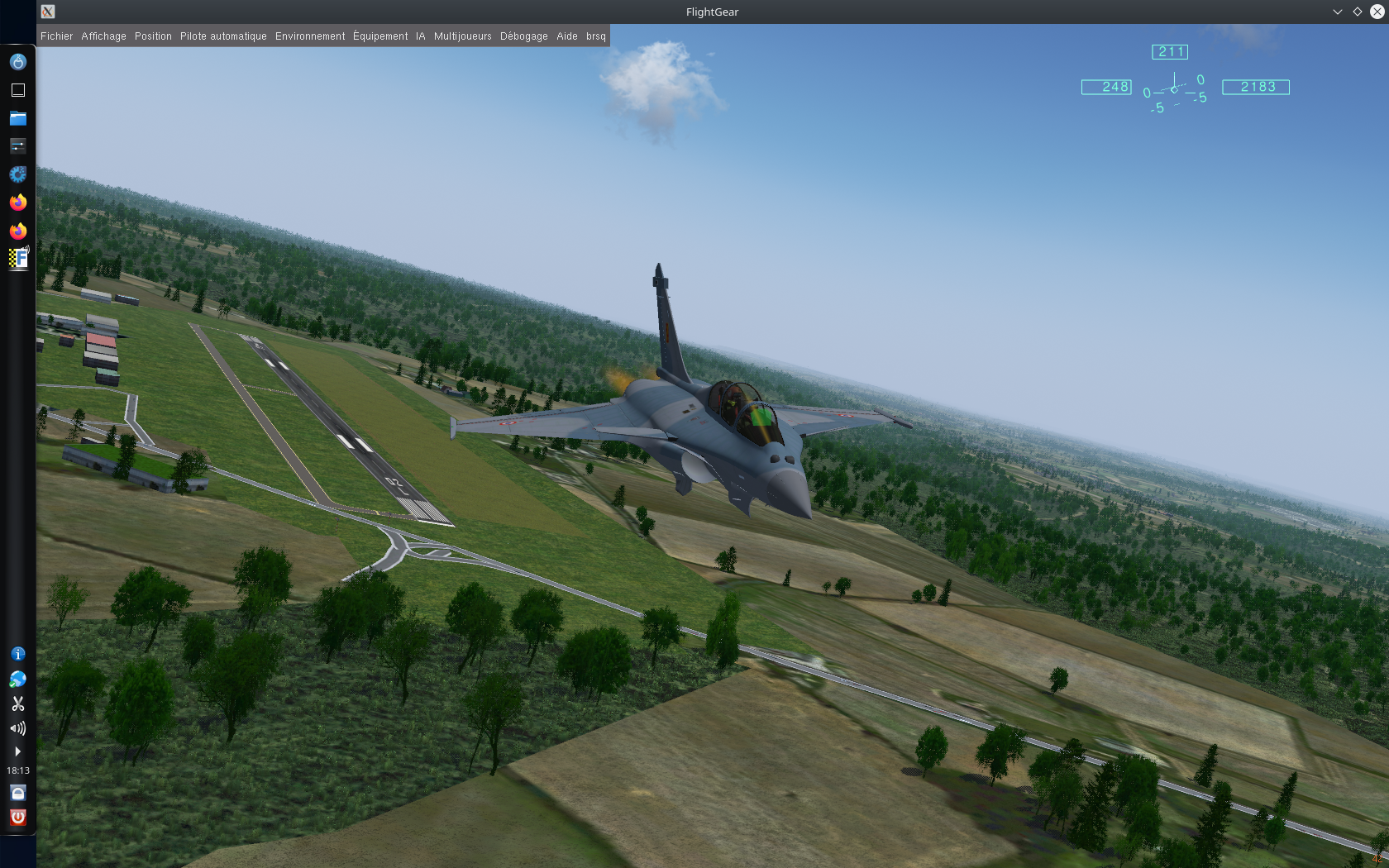
Task: Select the Position menu
Action: coord(153,36)
